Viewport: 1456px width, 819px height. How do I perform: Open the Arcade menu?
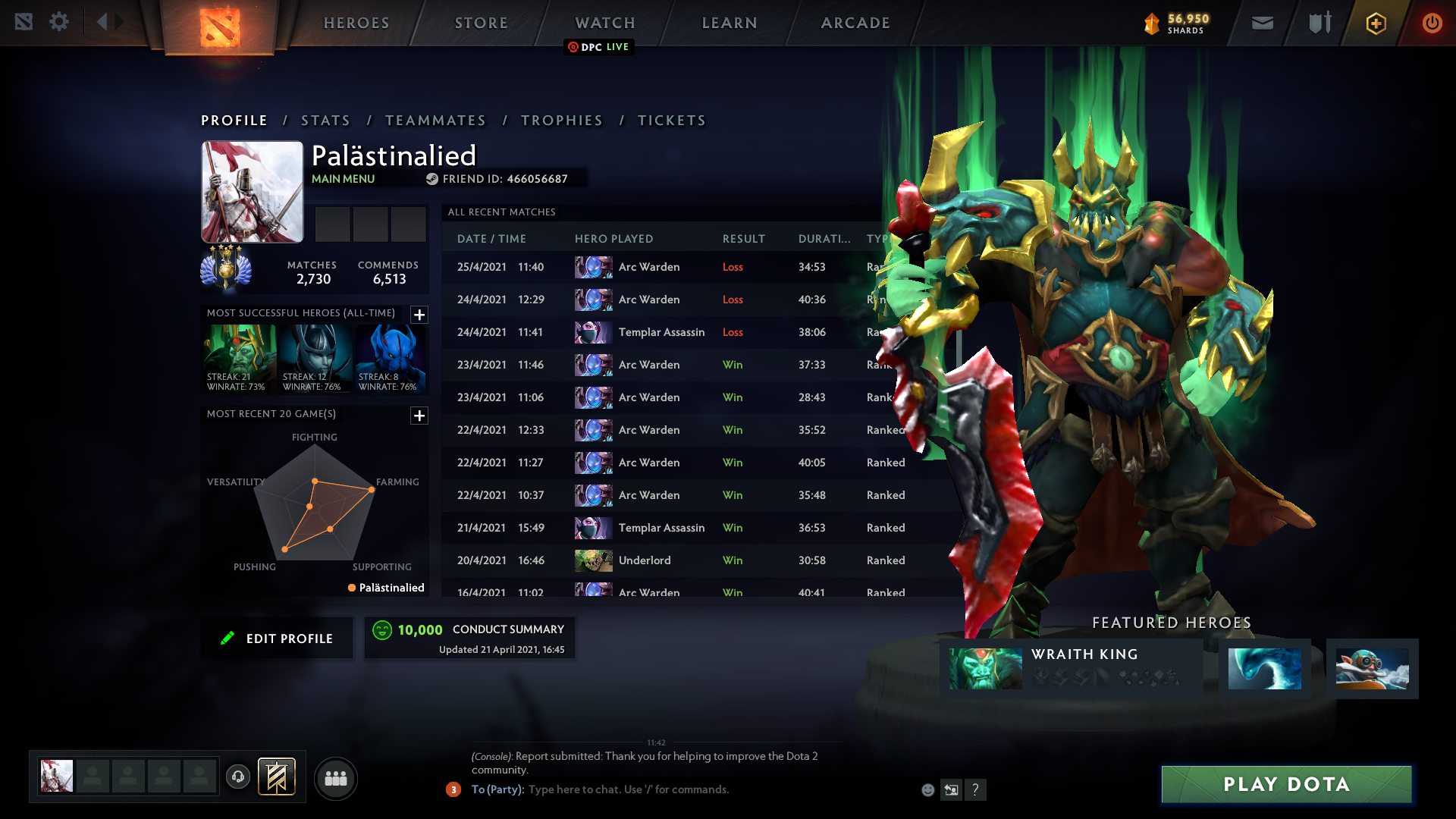coord(855,23)
